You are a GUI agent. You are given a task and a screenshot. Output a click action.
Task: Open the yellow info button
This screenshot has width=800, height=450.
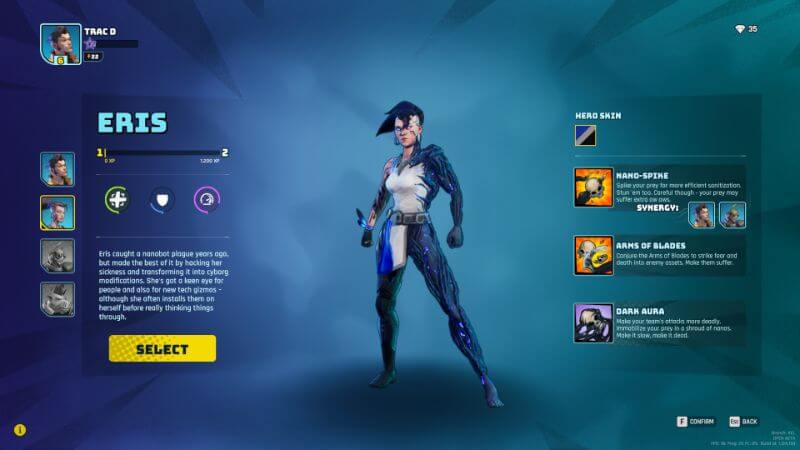pyautogui.click(x=19, y=430)
